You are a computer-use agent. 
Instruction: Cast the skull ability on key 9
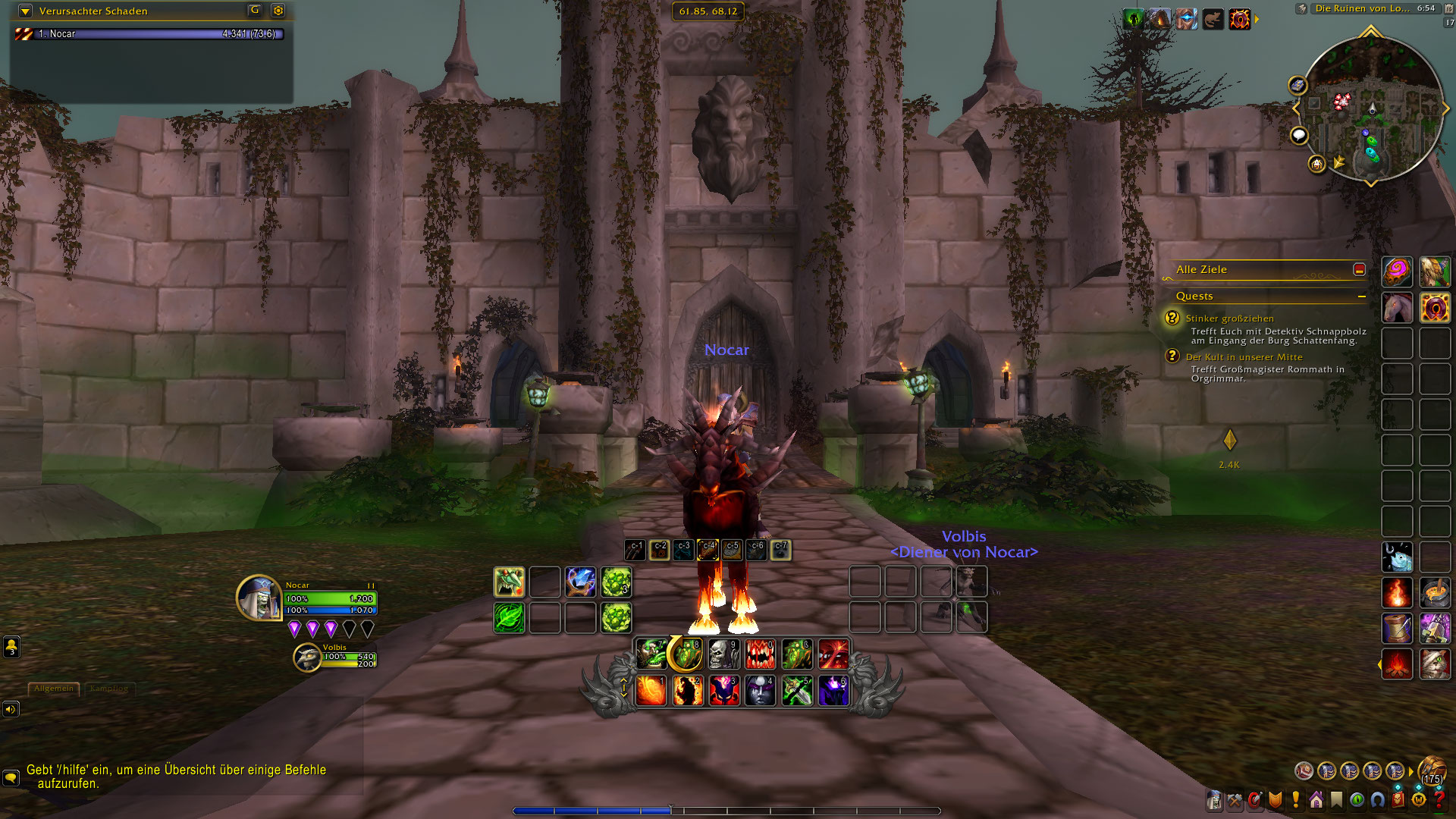click(x=723, y=654)
